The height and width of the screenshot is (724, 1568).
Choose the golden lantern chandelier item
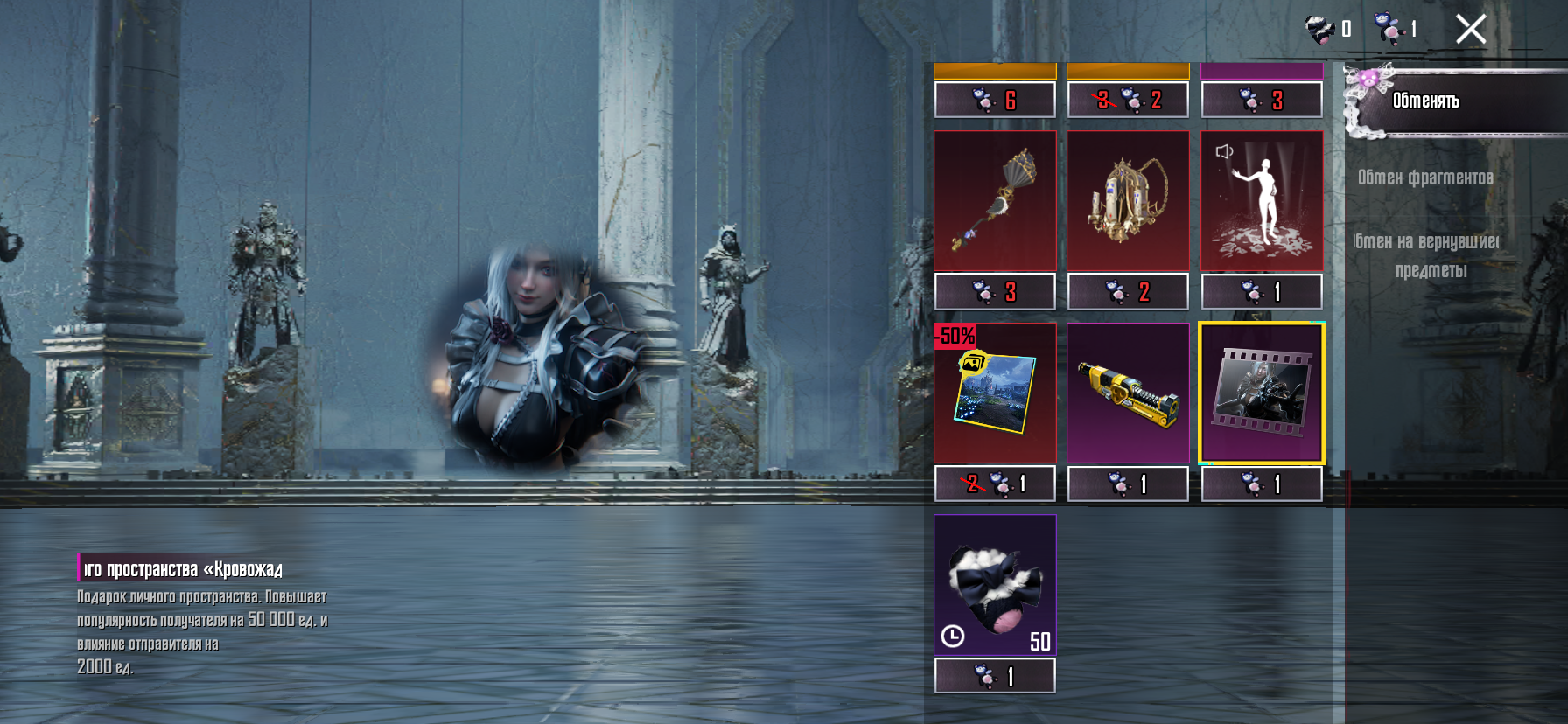pyautogui.click(x=1128, y=201)
